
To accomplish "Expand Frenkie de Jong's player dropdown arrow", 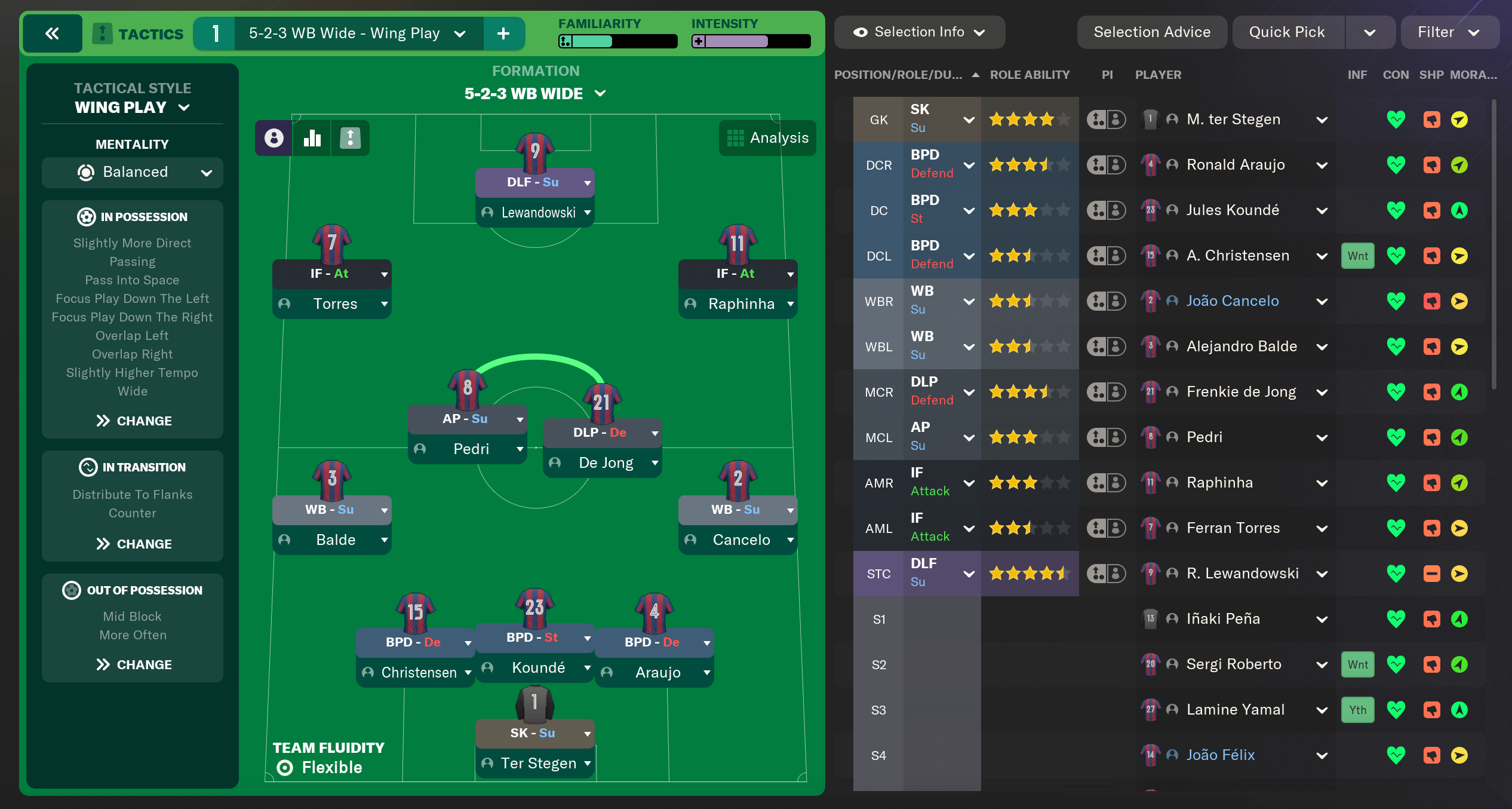I will [x=1323, y=391].
